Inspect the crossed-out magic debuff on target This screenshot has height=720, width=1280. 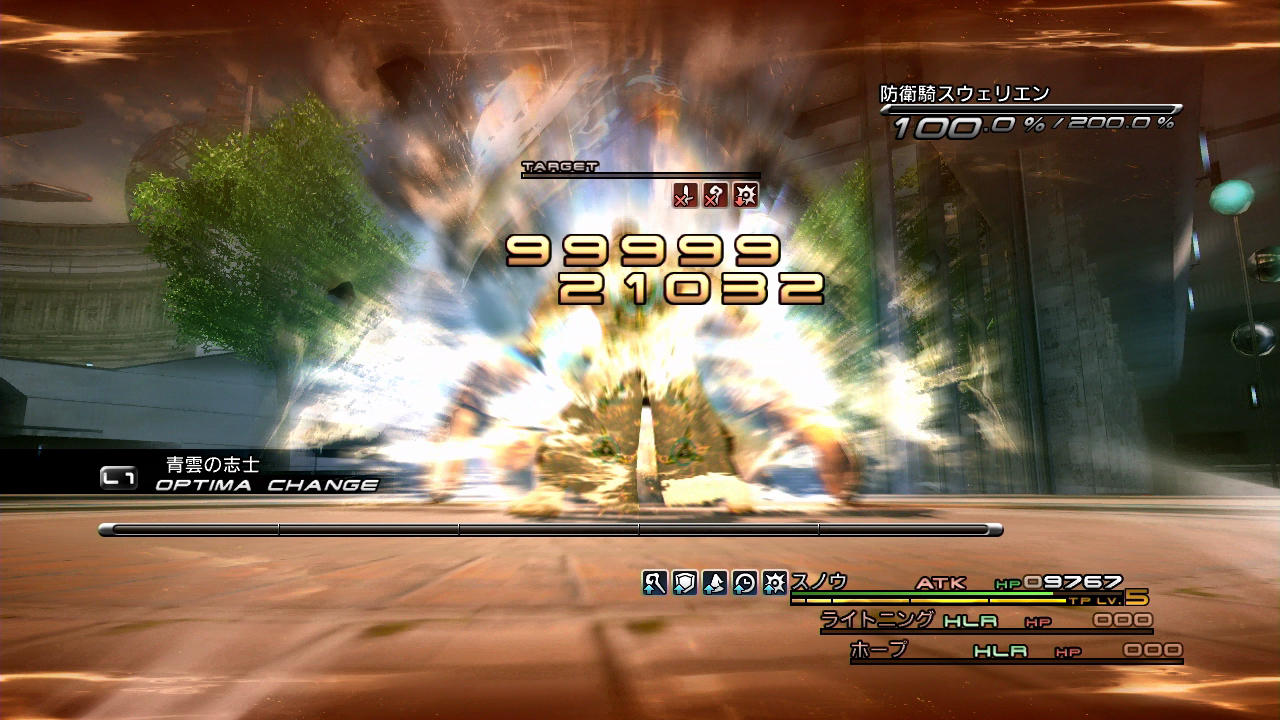tap(715, 195)
